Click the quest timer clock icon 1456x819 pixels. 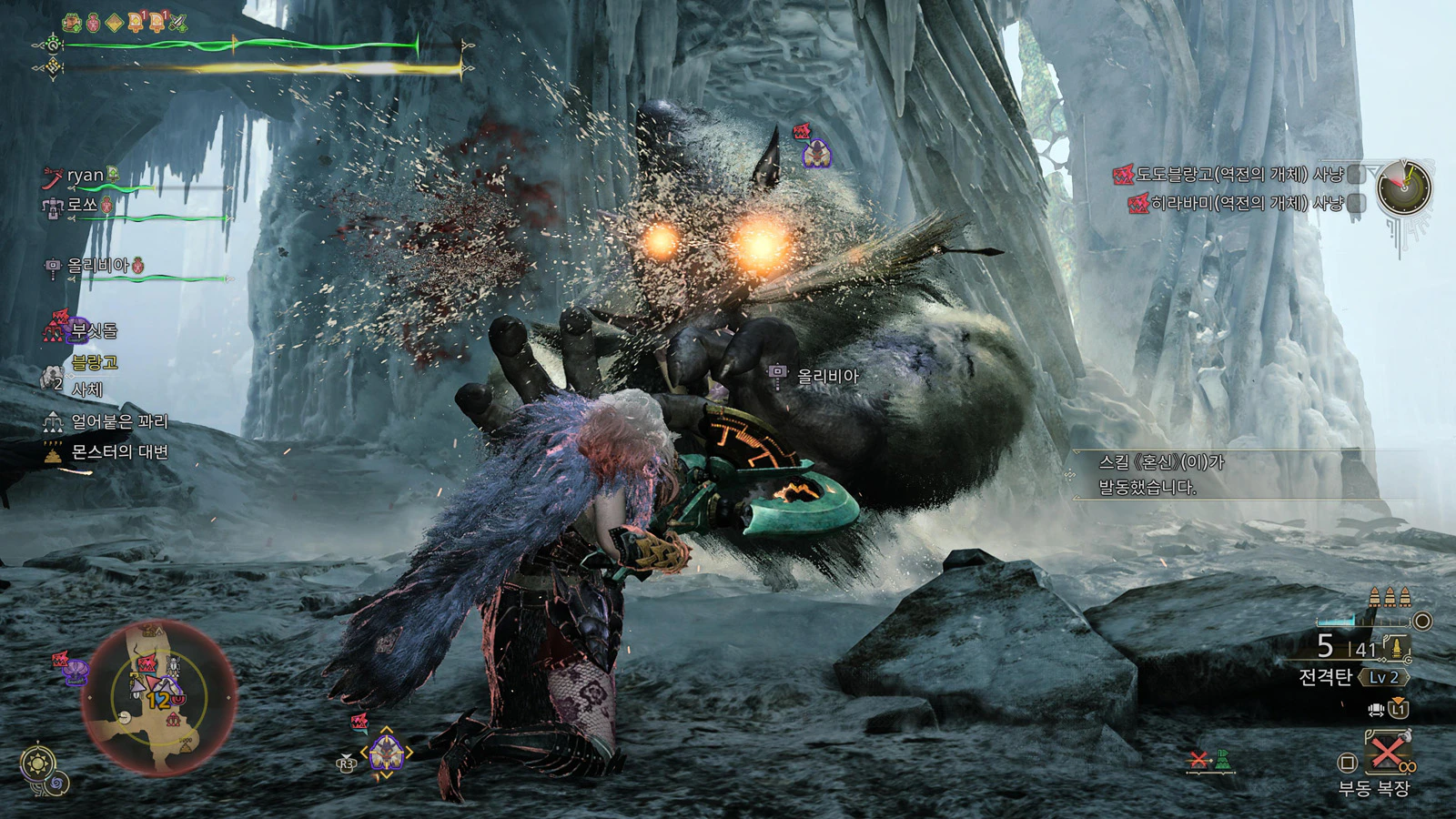[x=1403, y=188]
